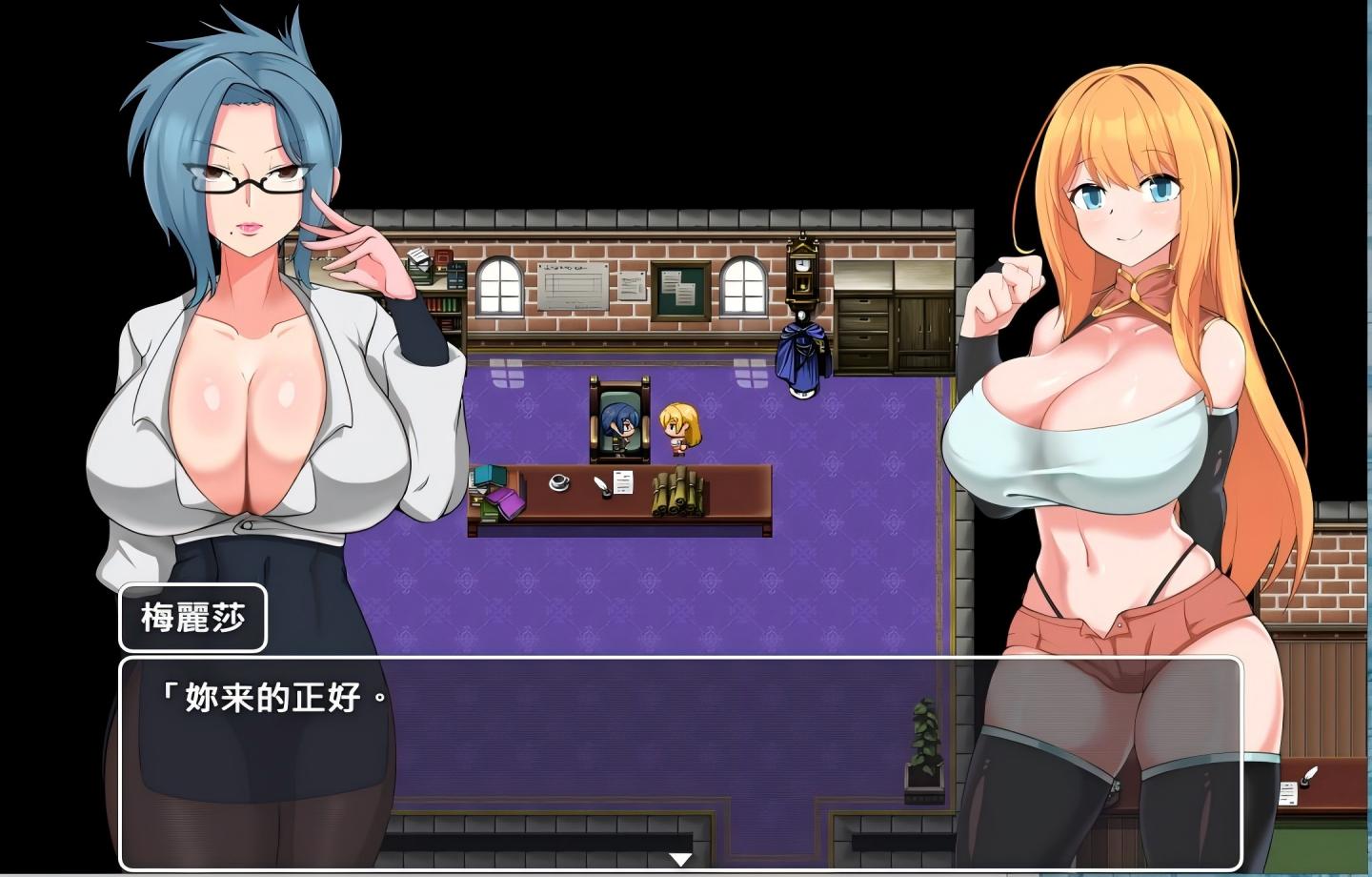This screenshot has height=877, width=1372.
Task: Click the white document on the desk
Action: click(623, 481)
